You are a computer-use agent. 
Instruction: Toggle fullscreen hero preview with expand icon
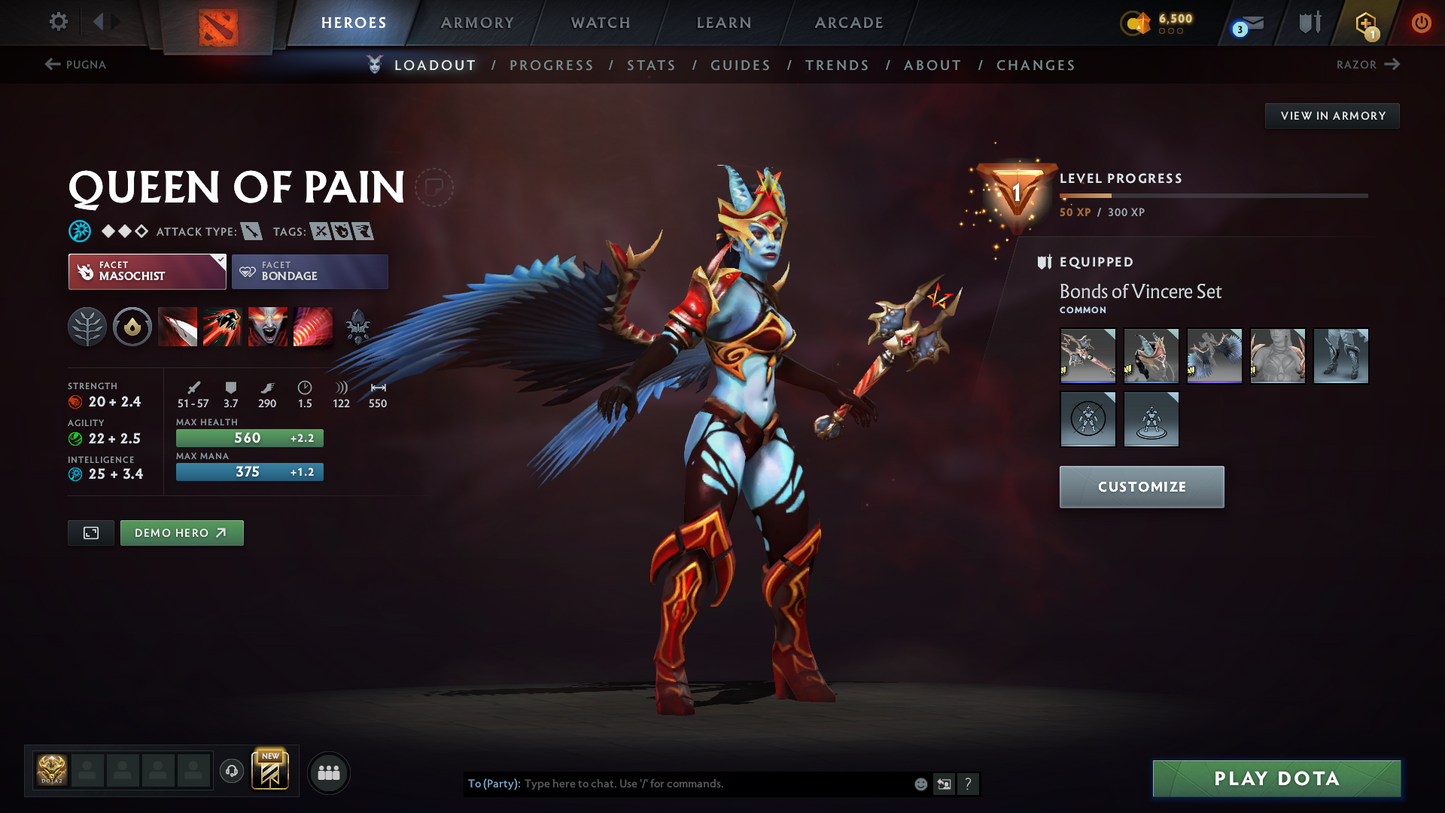pos(90,532)
